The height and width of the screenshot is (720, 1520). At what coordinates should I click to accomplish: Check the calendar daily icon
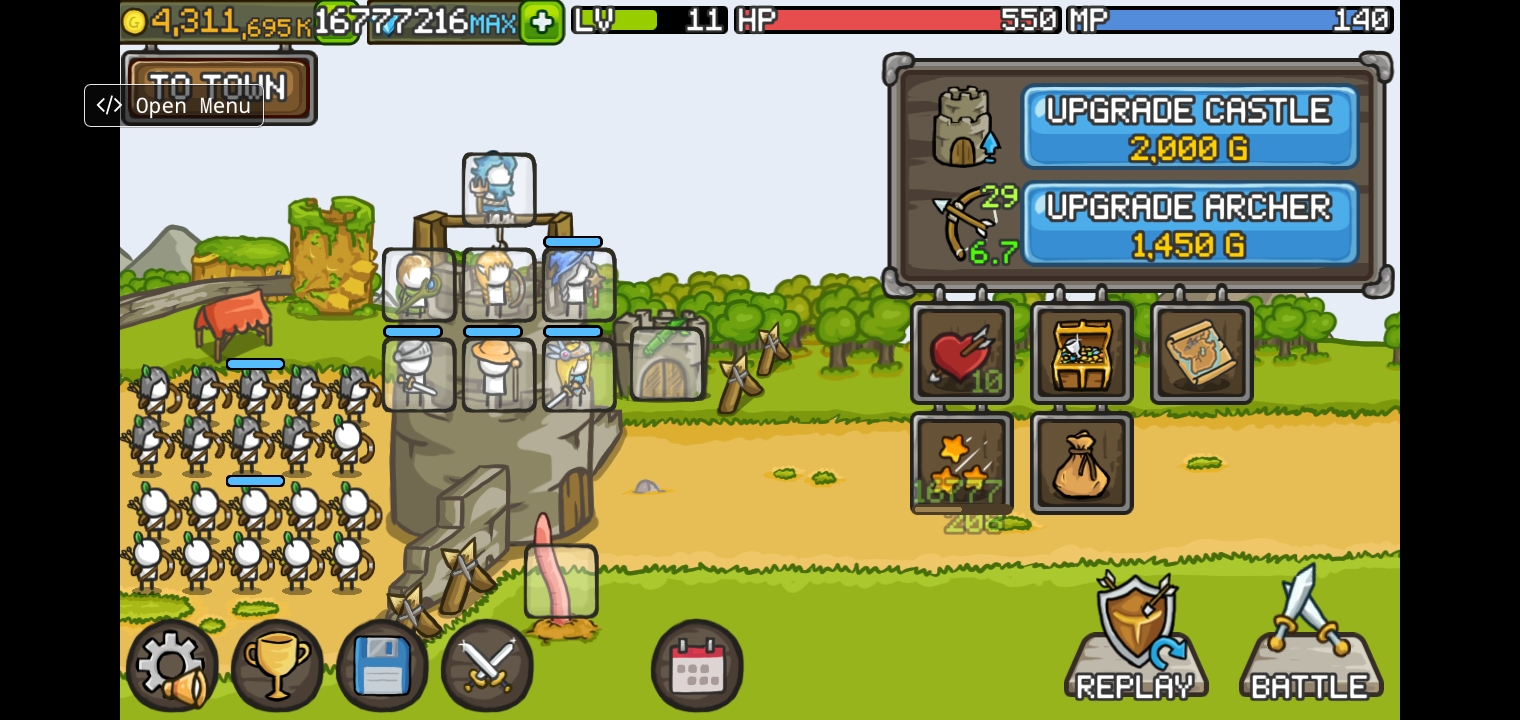point(697,665)
